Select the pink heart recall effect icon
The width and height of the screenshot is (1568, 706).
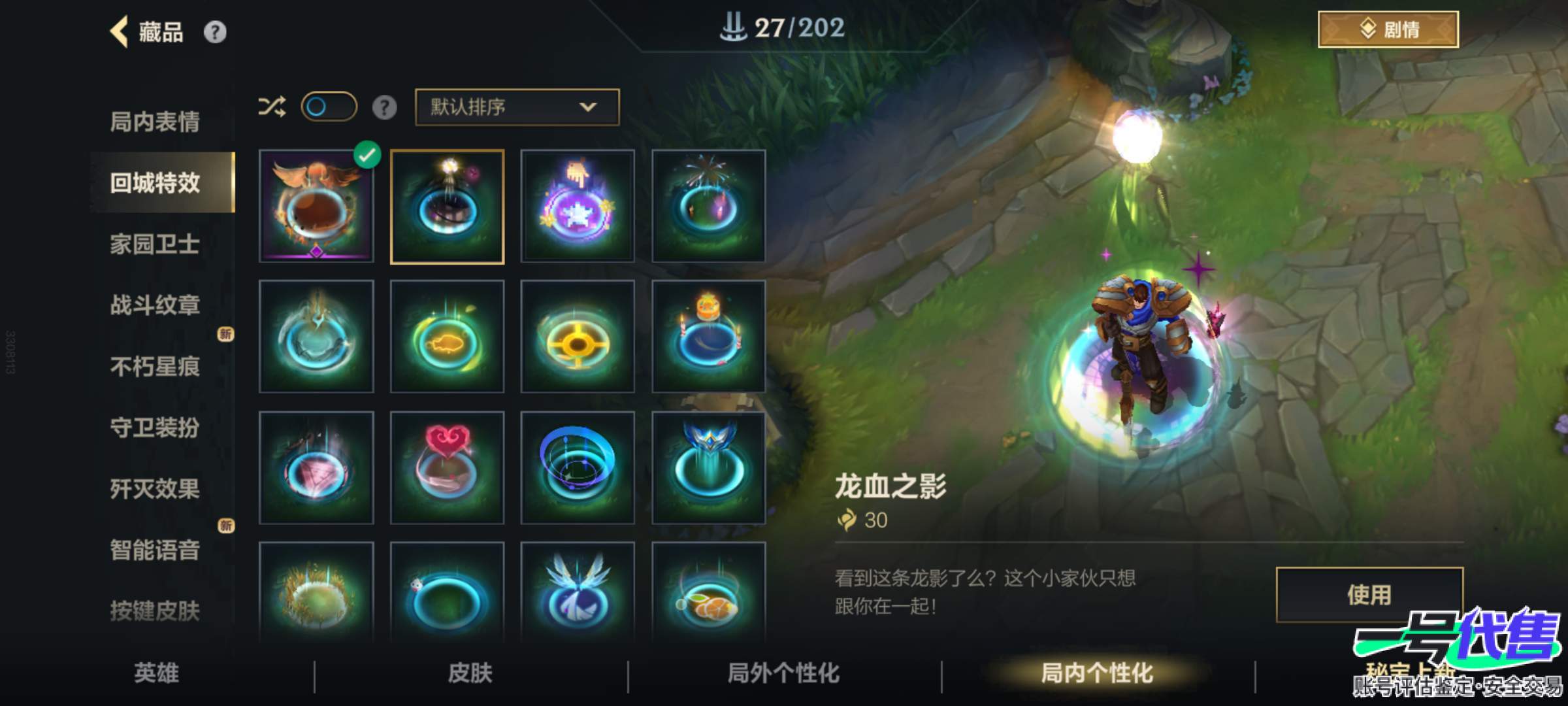pos(447,467)
